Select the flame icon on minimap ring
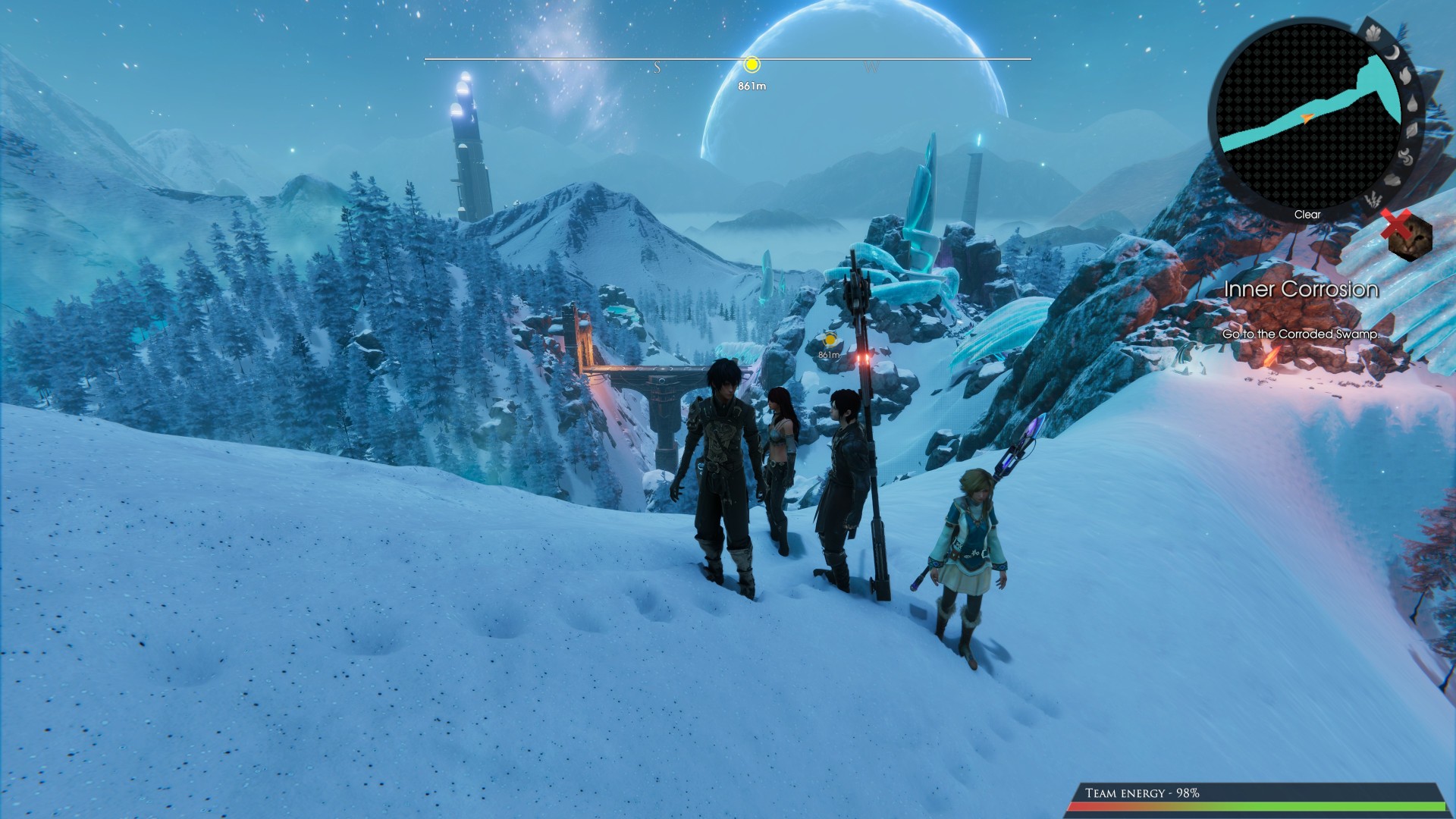Screen dimensions: 1456x819 [1405, 76]
